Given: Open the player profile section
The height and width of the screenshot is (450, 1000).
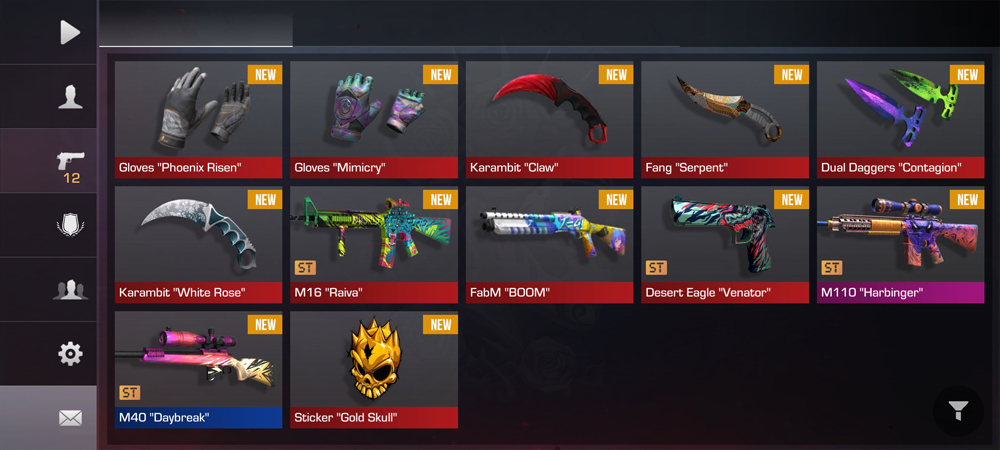Looking at the screenshot, I should point(69,97).
